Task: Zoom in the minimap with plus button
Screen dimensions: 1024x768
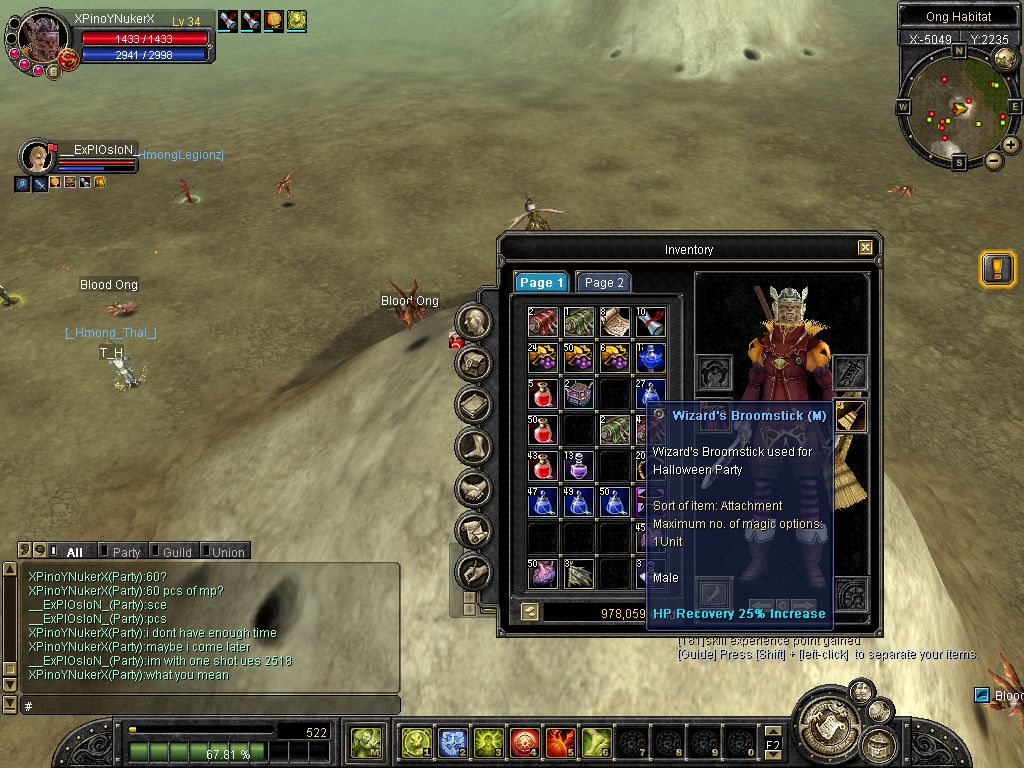Action: [x=1011, y=145]
